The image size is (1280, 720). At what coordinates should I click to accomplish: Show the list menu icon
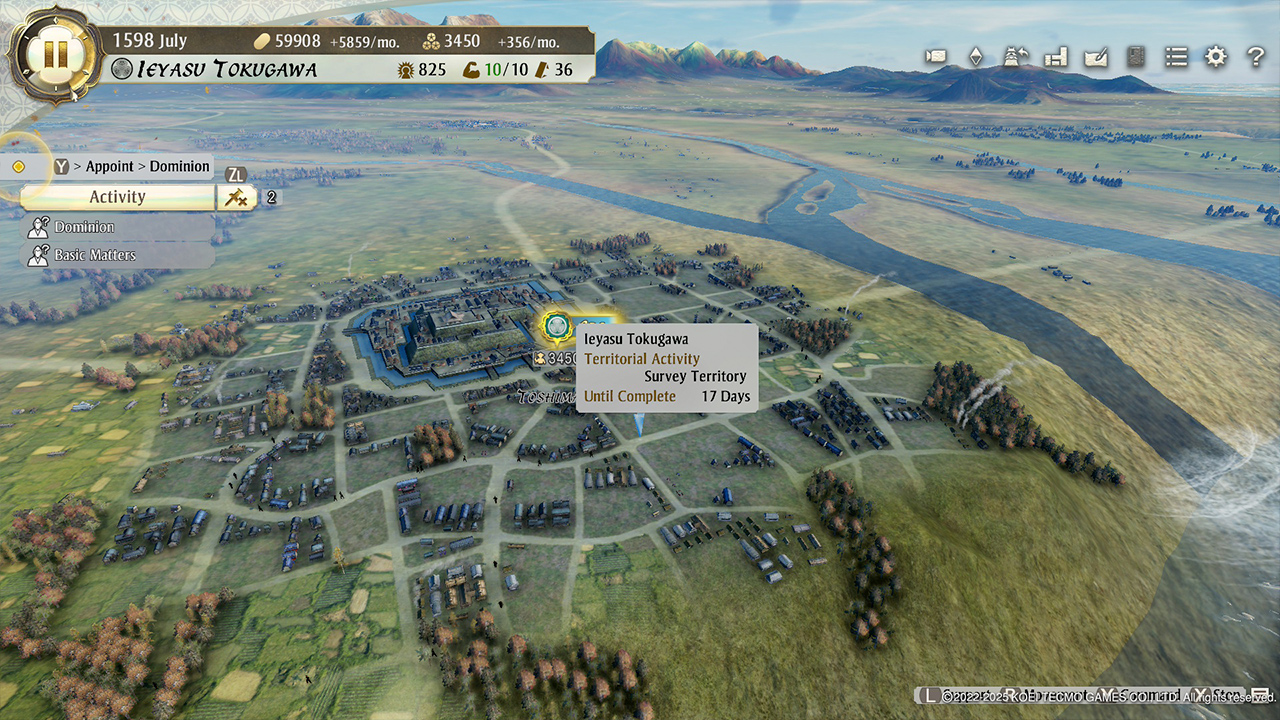(1176, 56)
